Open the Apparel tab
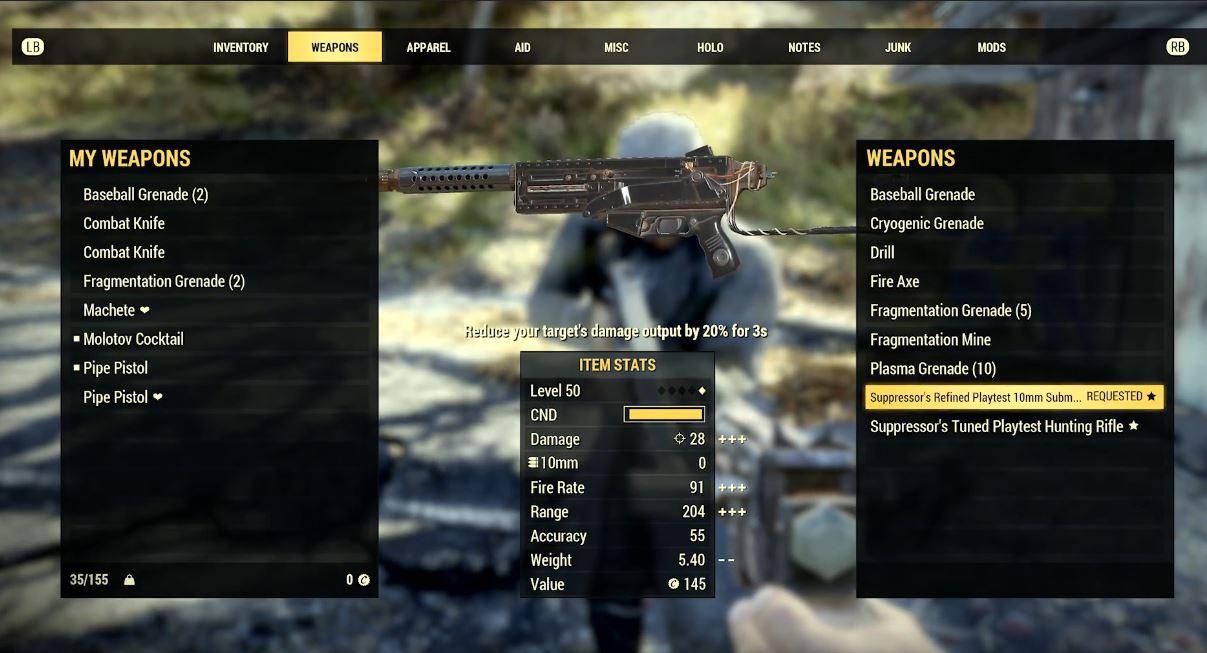Screen dimensions: 1207x653 (x=428, y=47)
